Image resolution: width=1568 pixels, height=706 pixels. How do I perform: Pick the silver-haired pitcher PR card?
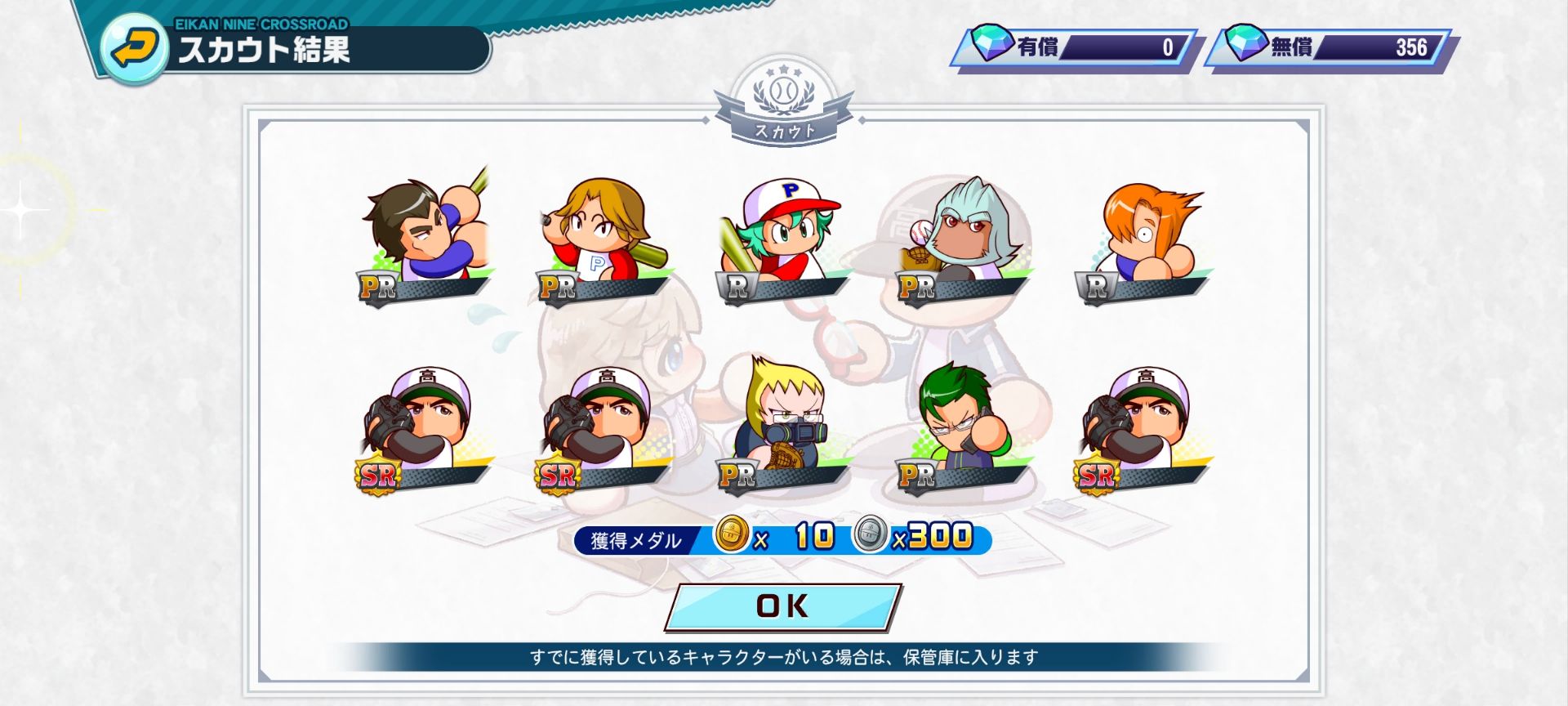click(x=962, y=239)
